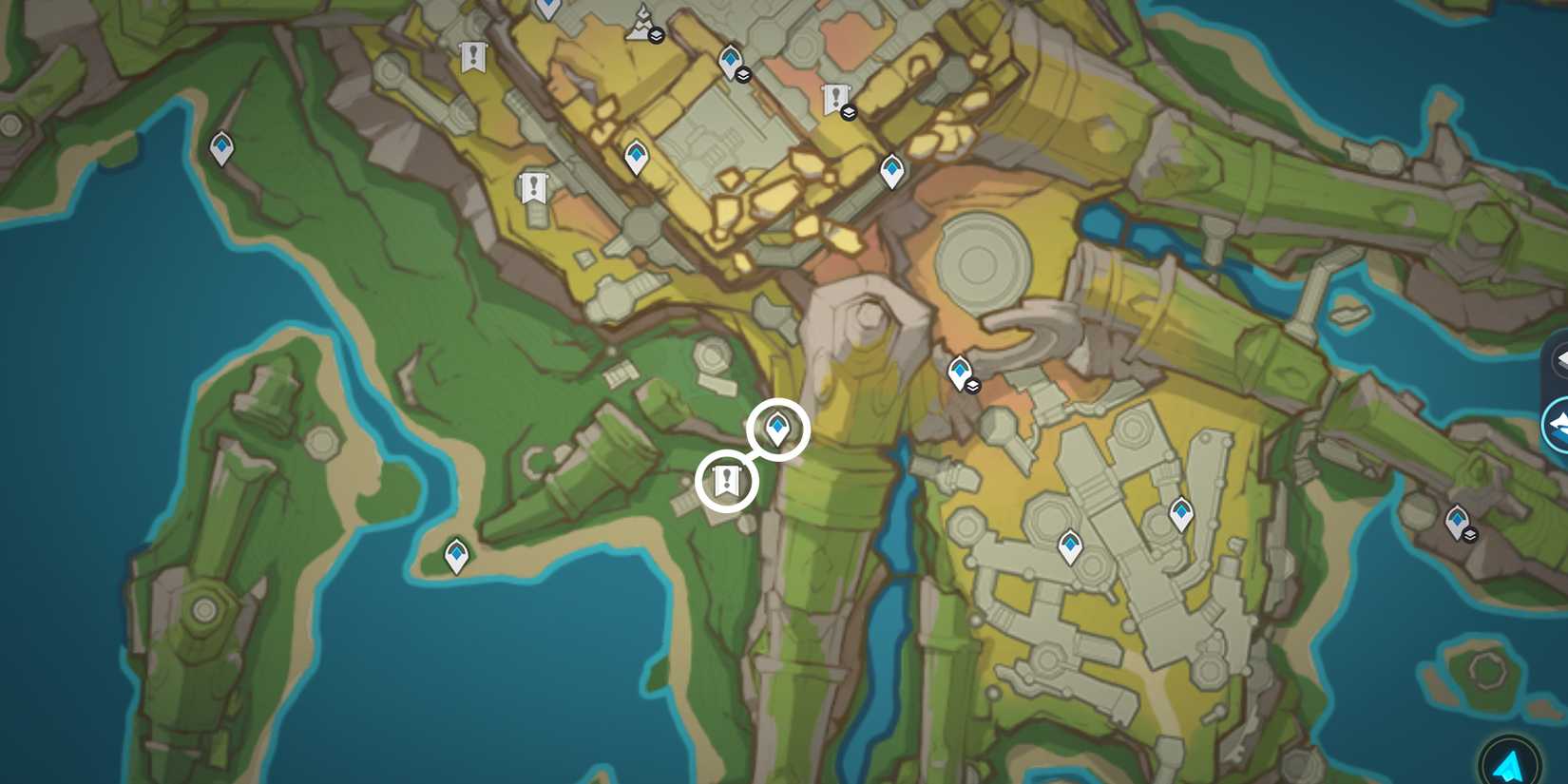Select the waypoint above the circular plaza structure
The width and height of the screenshot is (1568, 784).
coord(891,171)
